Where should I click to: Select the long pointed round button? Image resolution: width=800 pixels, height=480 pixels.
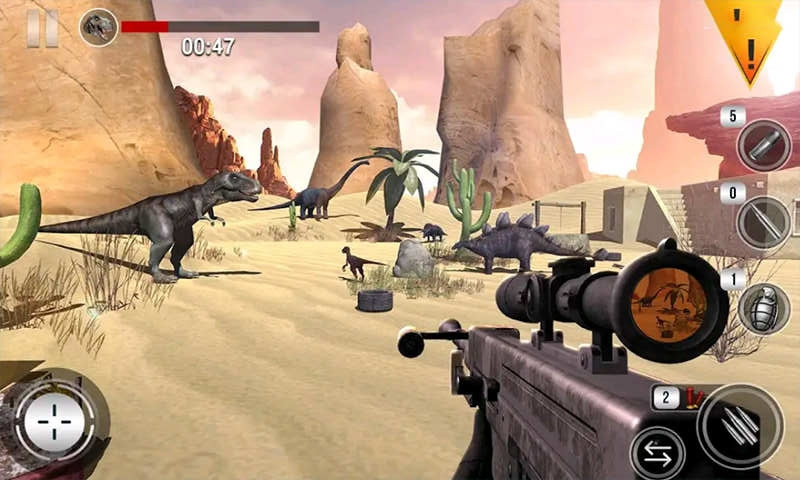763,222
